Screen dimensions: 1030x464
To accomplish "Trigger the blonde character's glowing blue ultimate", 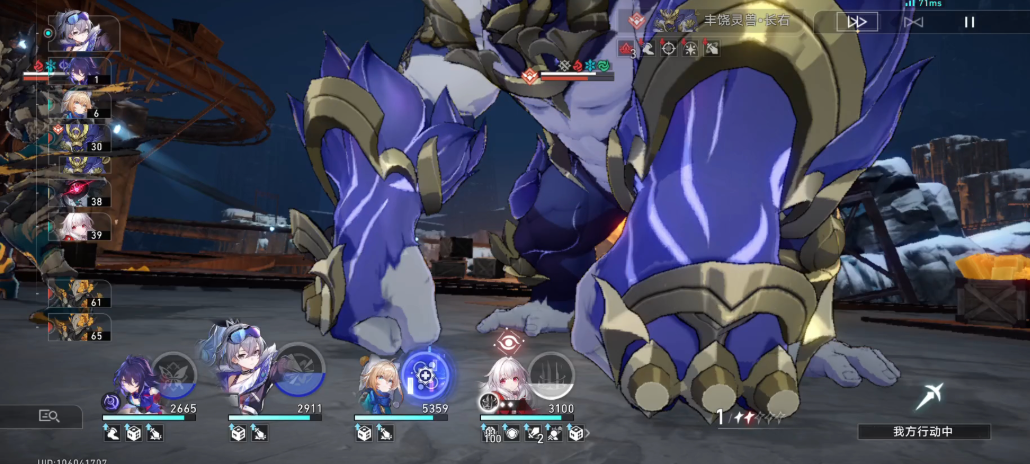I will pyautogui.click(x=426, y=375).
